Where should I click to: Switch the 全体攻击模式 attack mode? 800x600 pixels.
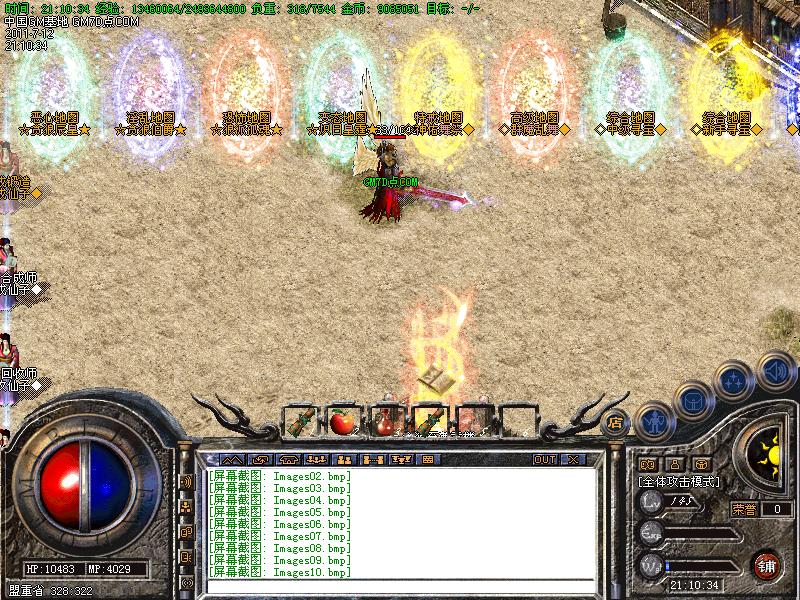(x=680, y=481)
